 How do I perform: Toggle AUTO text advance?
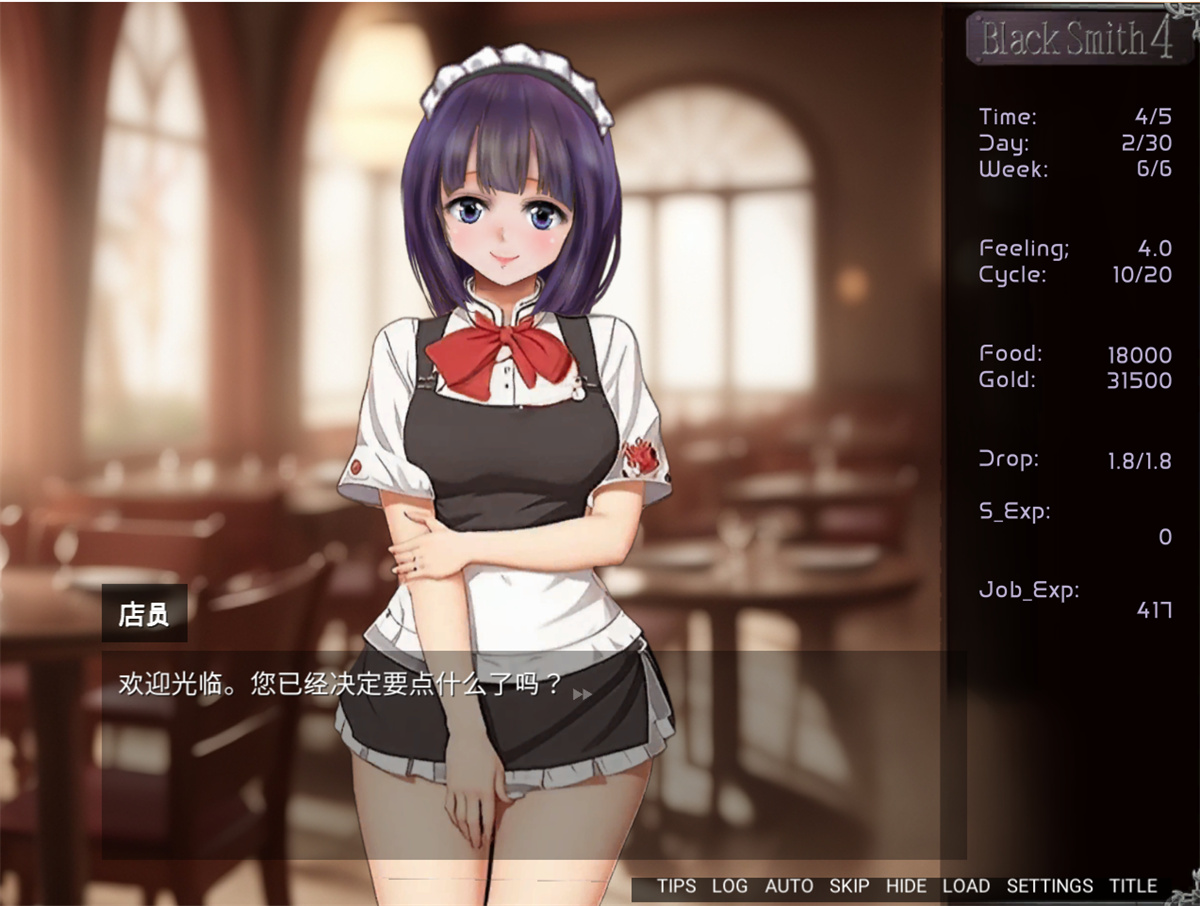coord(789,886)
